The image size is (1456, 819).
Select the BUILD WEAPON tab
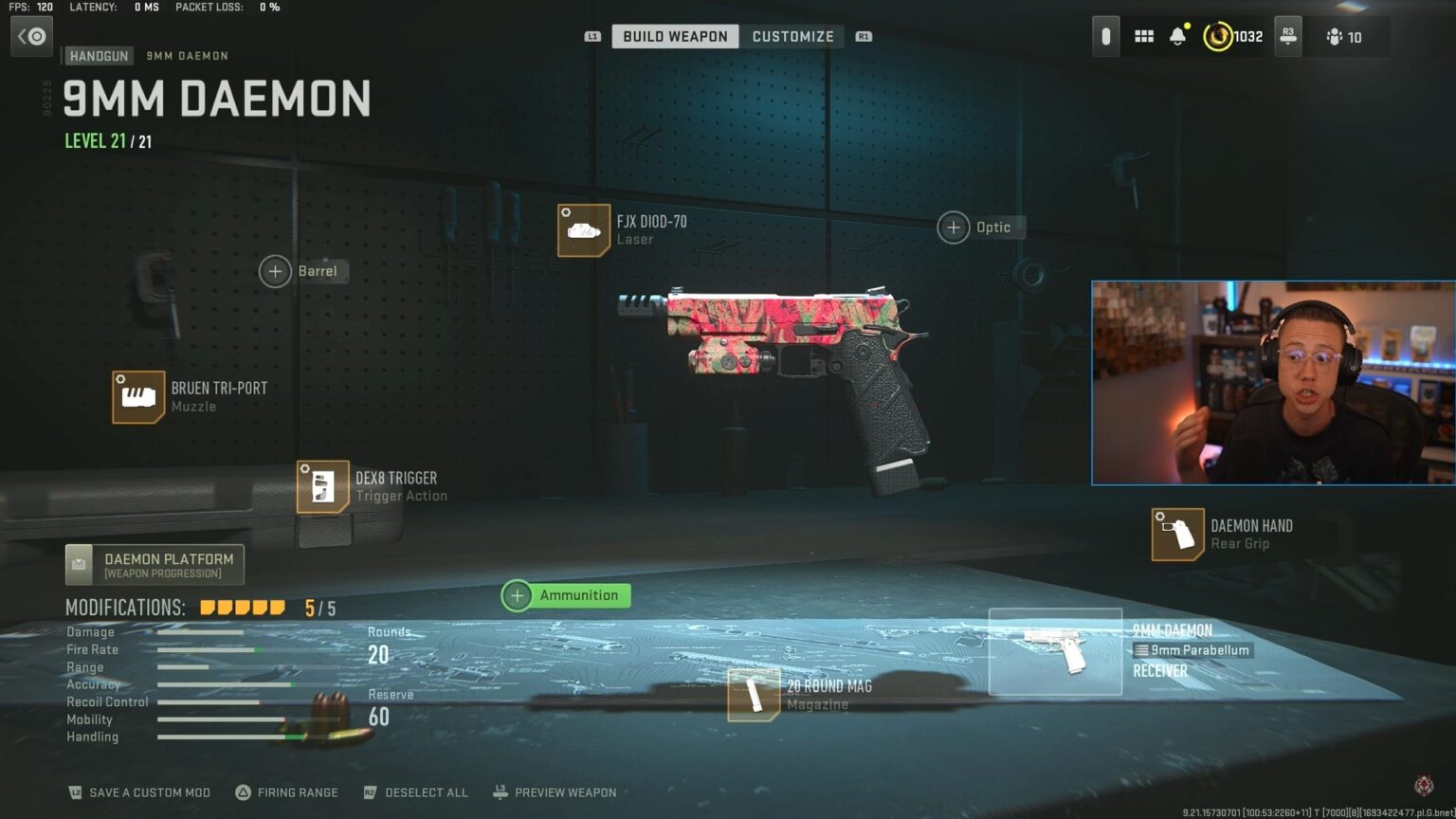(675, 36)
